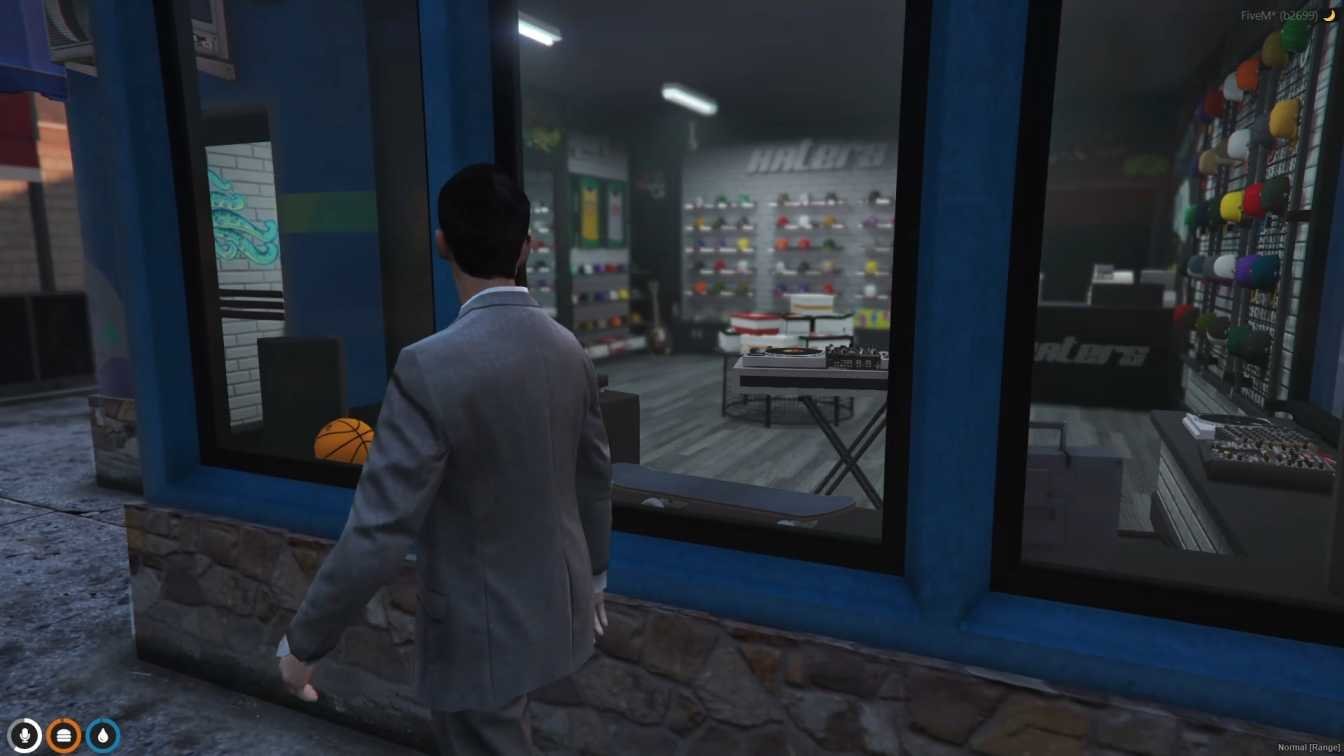
Task: Select the burger hunger icon
Action: pos(64,736)
